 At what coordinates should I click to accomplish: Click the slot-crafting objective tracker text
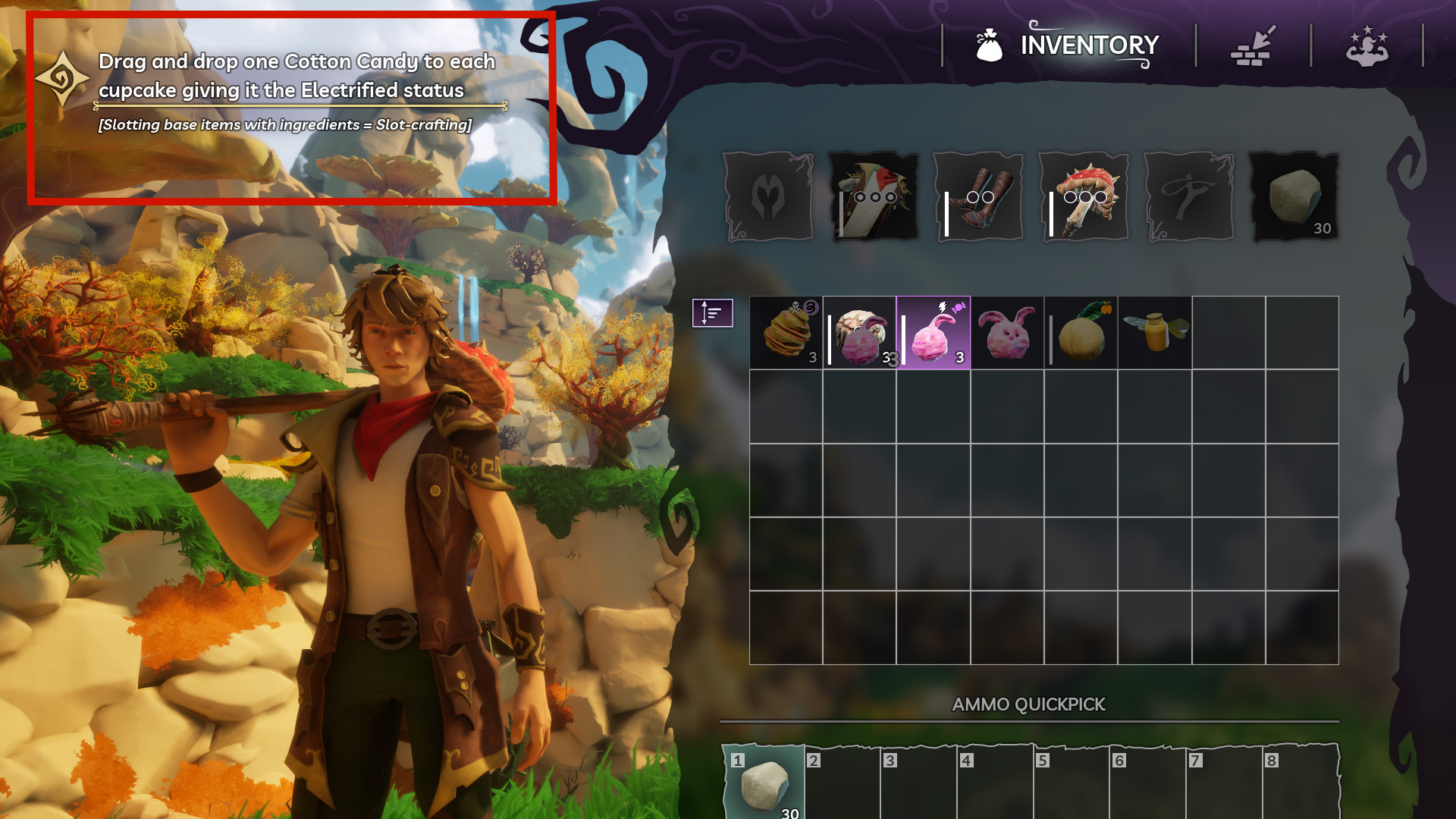(x=296, y=90)
